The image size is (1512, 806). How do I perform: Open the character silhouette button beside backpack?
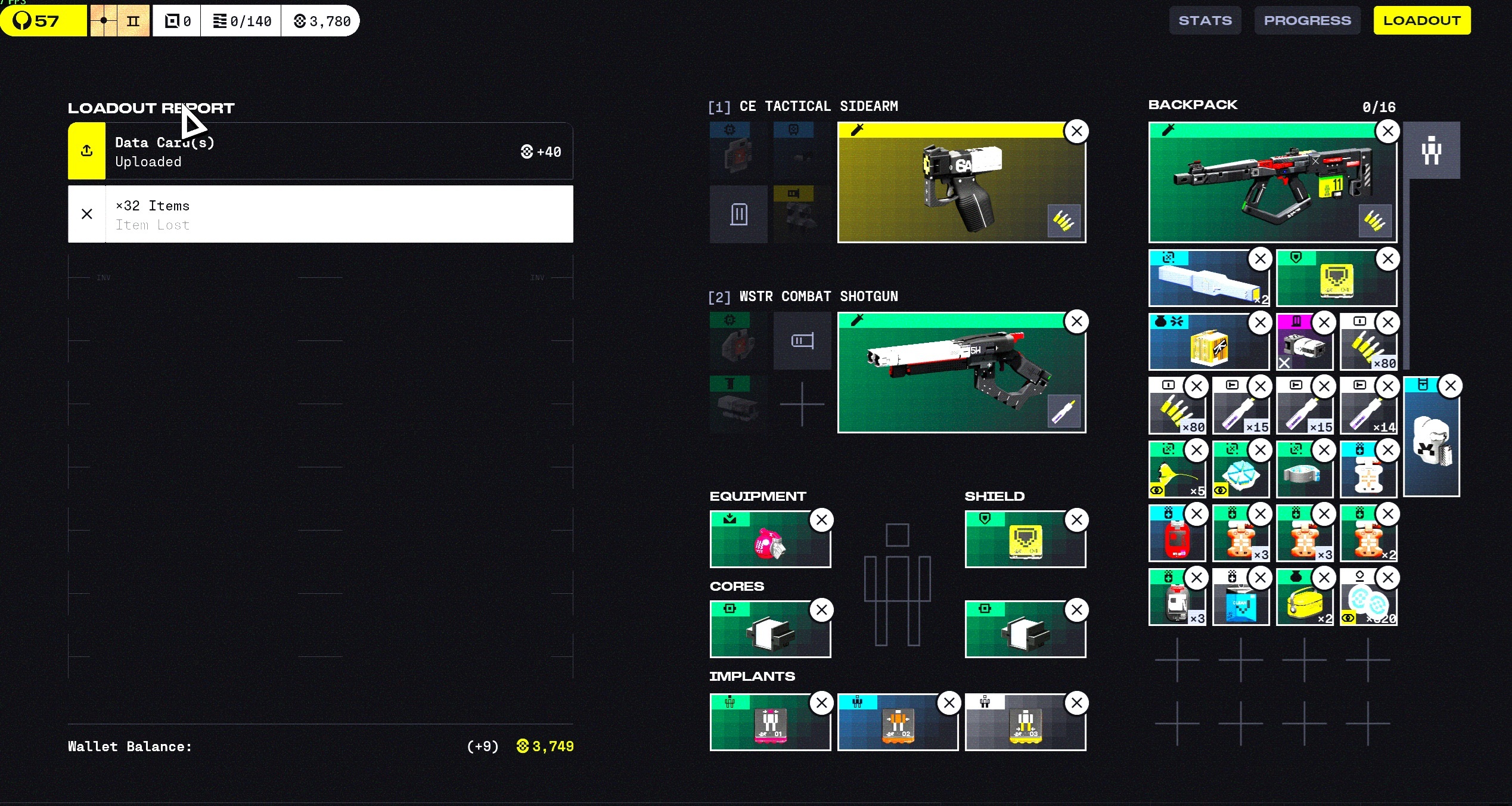1431,150
